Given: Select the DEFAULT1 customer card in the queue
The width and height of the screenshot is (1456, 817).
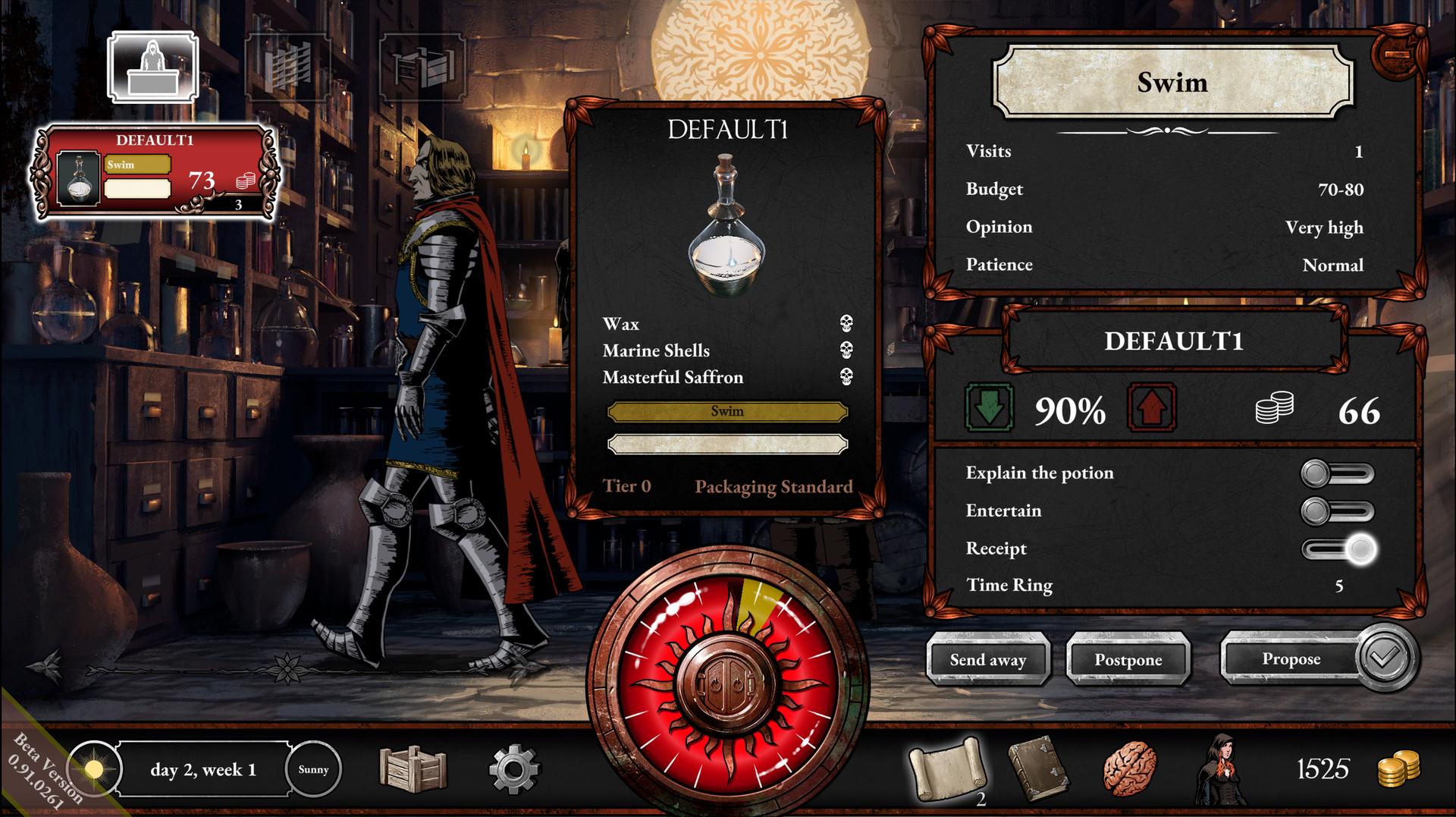Looking at the screenshot, I should (152, 171).
